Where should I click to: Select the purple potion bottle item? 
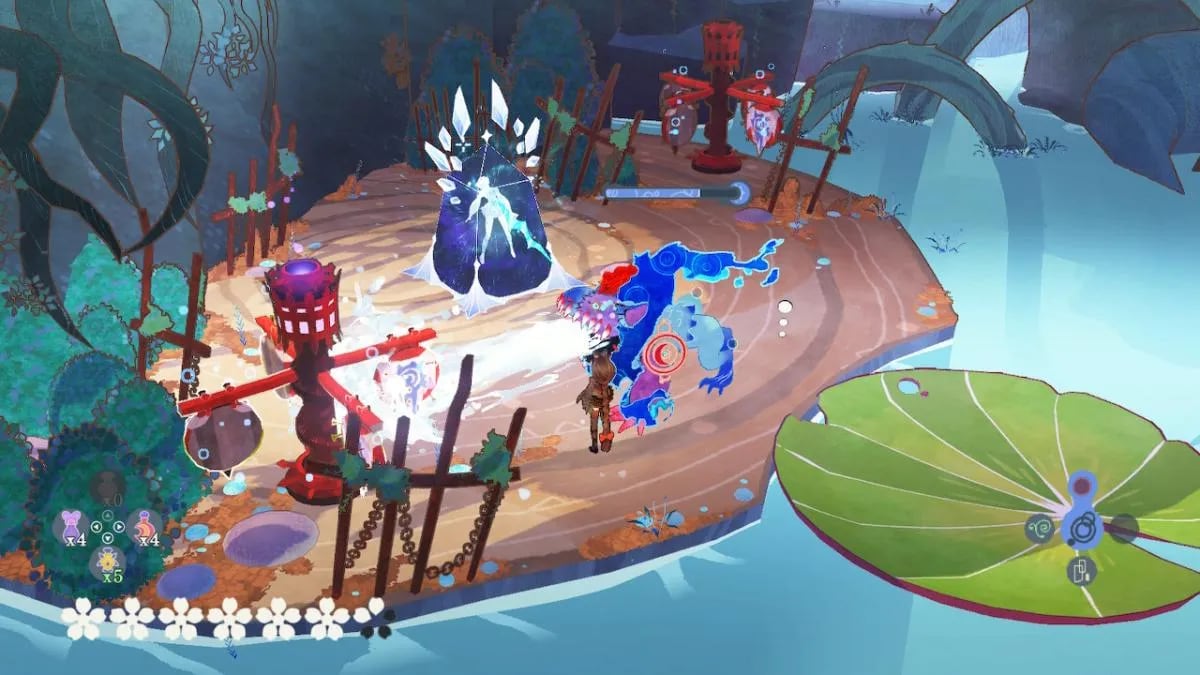click(x=71, y=526)
